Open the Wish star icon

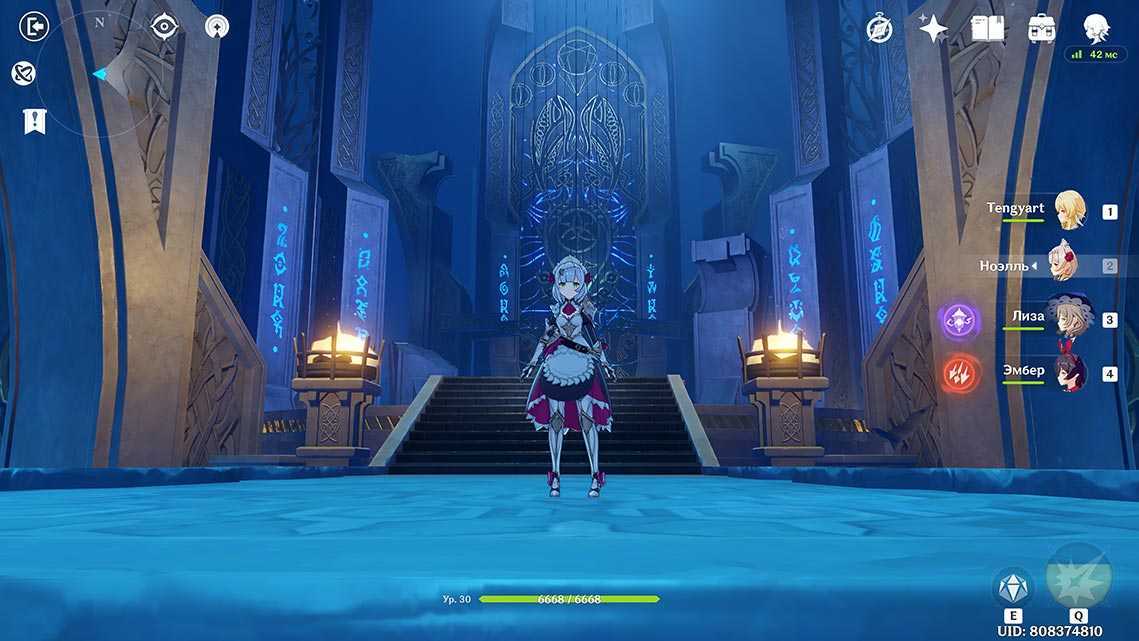(933, 28)
